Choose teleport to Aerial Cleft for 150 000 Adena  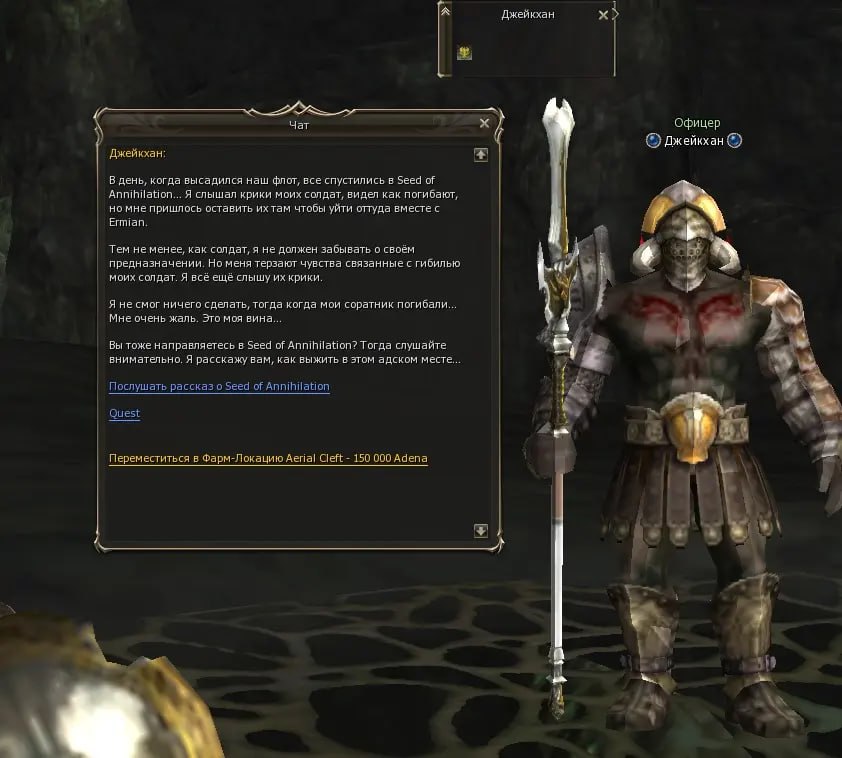point(268,458)
